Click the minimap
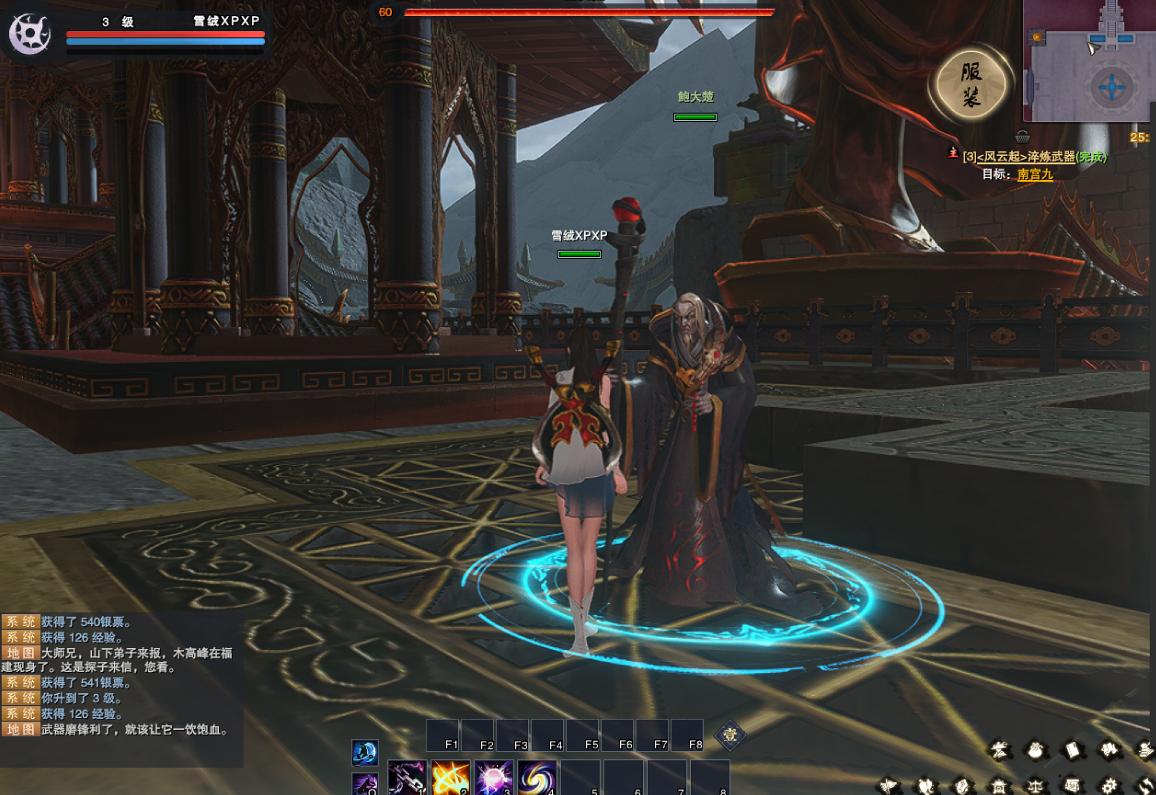Viewport: 1156px width, 795px height. tap(1088, 60)
